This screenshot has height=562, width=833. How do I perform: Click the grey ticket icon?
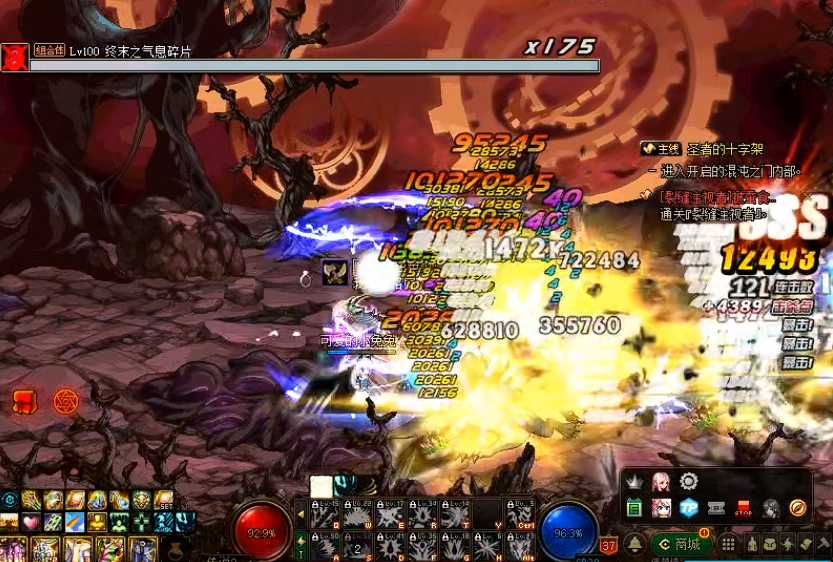715,508
